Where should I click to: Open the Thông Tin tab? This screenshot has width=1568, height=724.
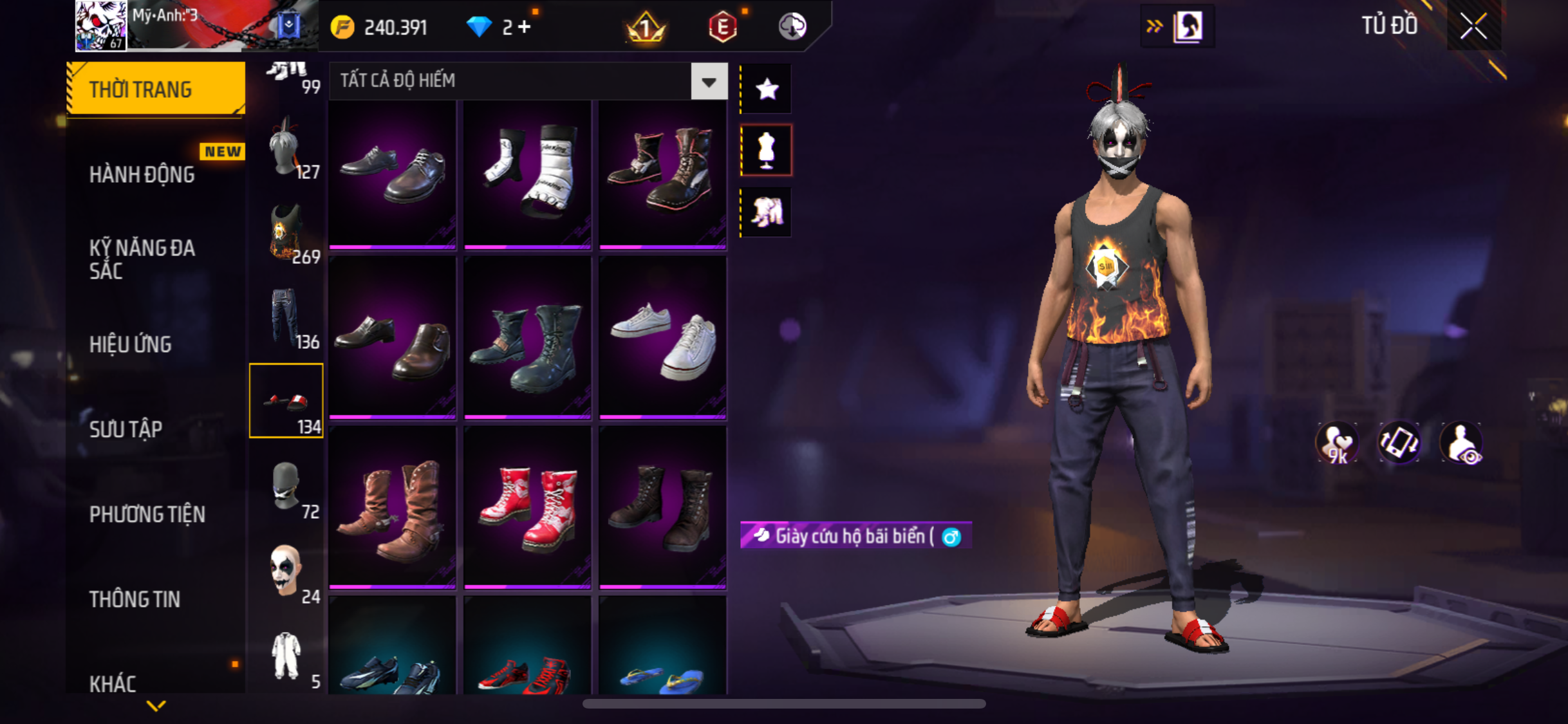click(x=135, y=599)
